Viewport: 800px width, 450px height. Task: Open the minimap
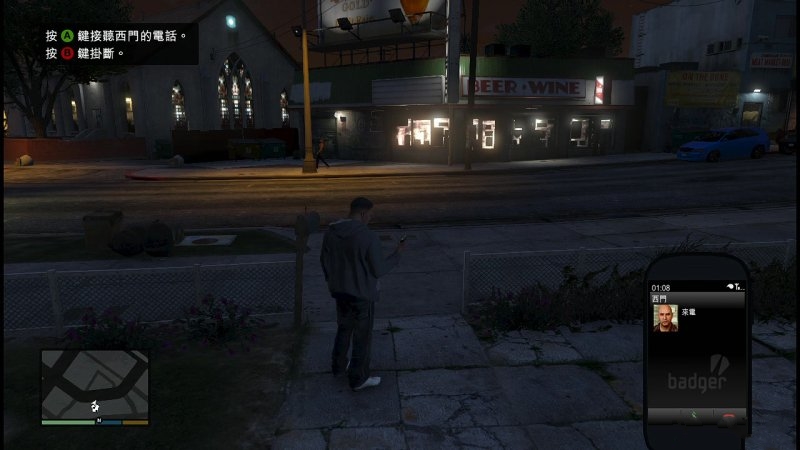click(95, 383)
